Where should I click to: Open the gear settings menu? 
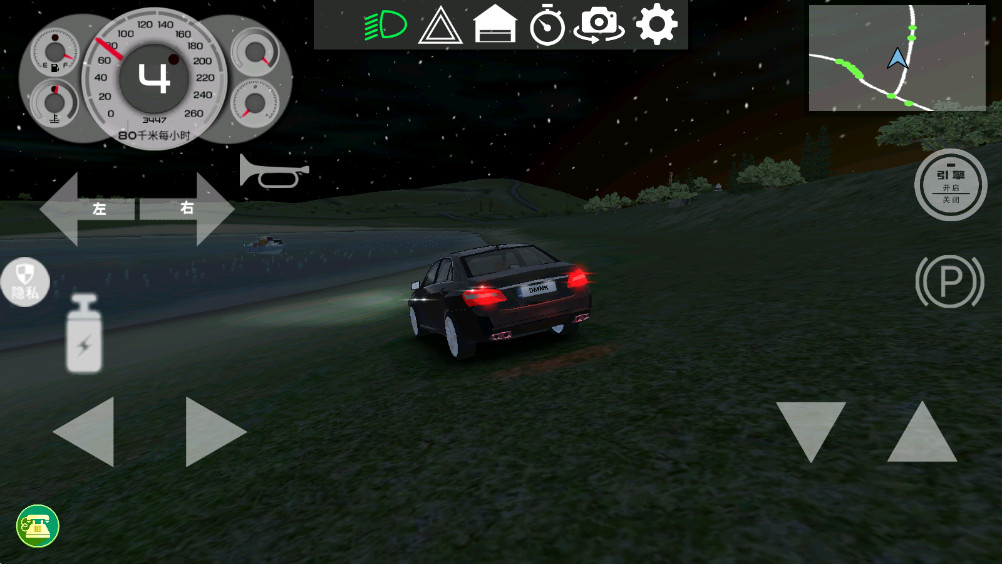[x=656, y=25]
